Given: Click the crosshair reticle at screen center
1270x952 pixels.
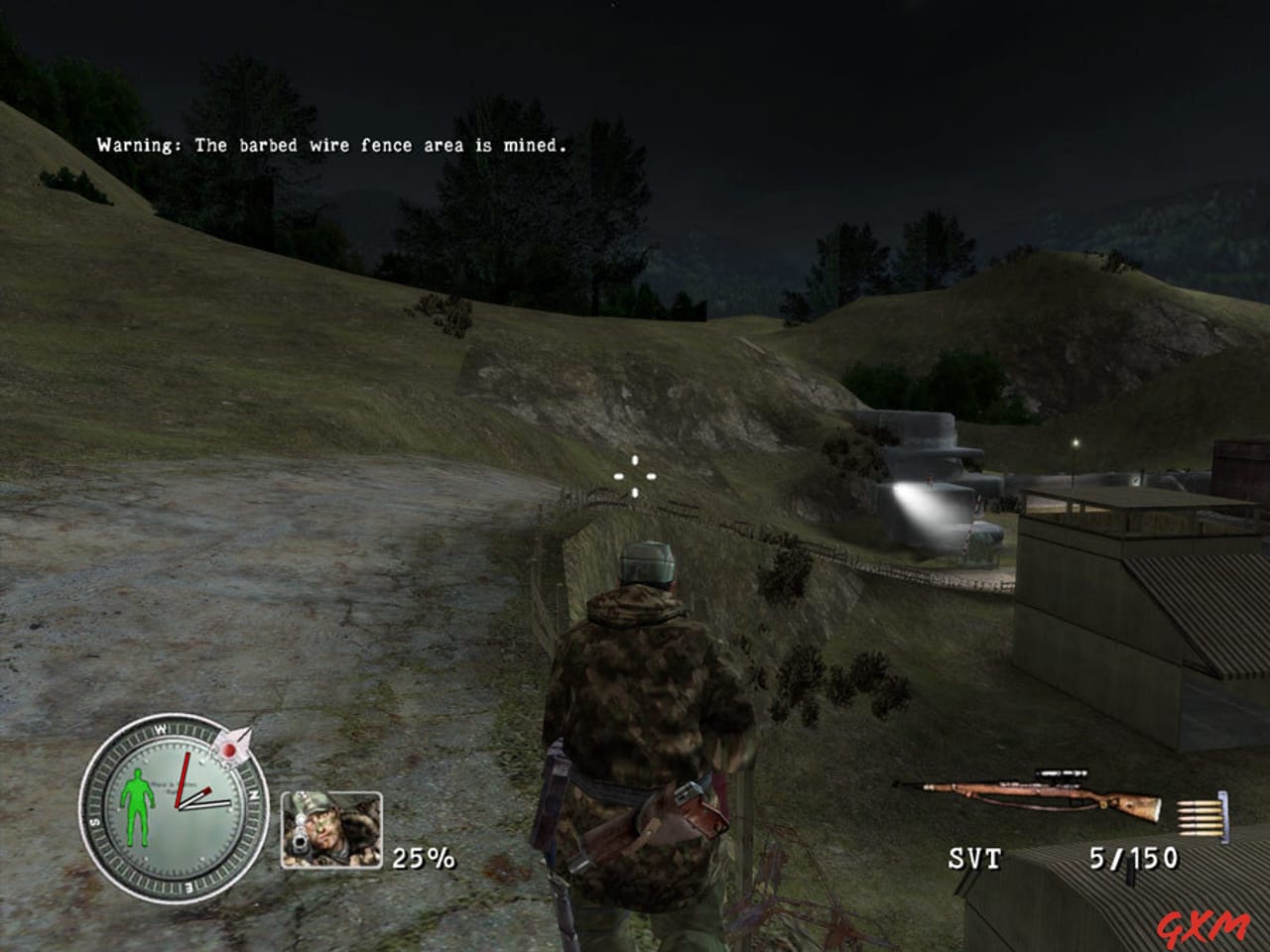Looking at the screenshot, I should point(635,476).
